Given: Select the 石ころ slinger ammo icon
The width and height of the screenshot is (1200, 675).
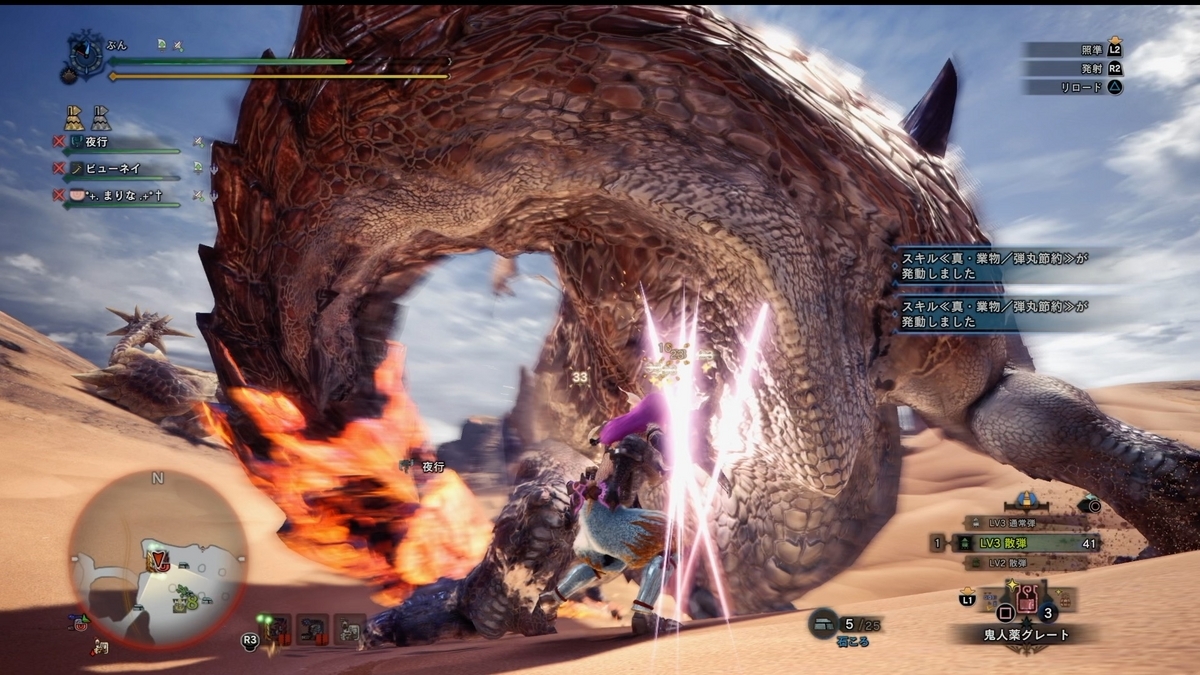Looking at the screenshot, I should point(823,622).
